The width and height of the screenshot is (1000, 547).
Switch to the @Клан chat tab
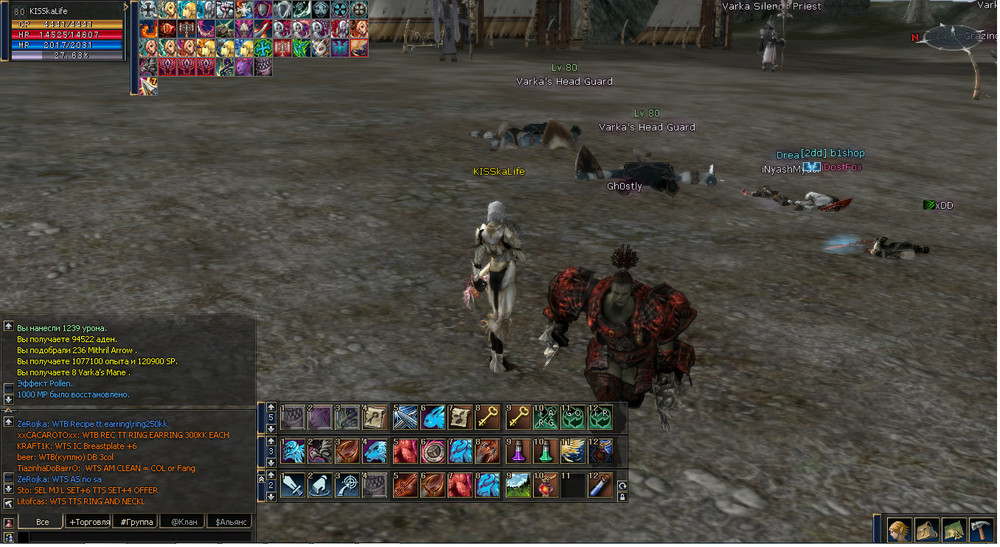coord(182,522)
